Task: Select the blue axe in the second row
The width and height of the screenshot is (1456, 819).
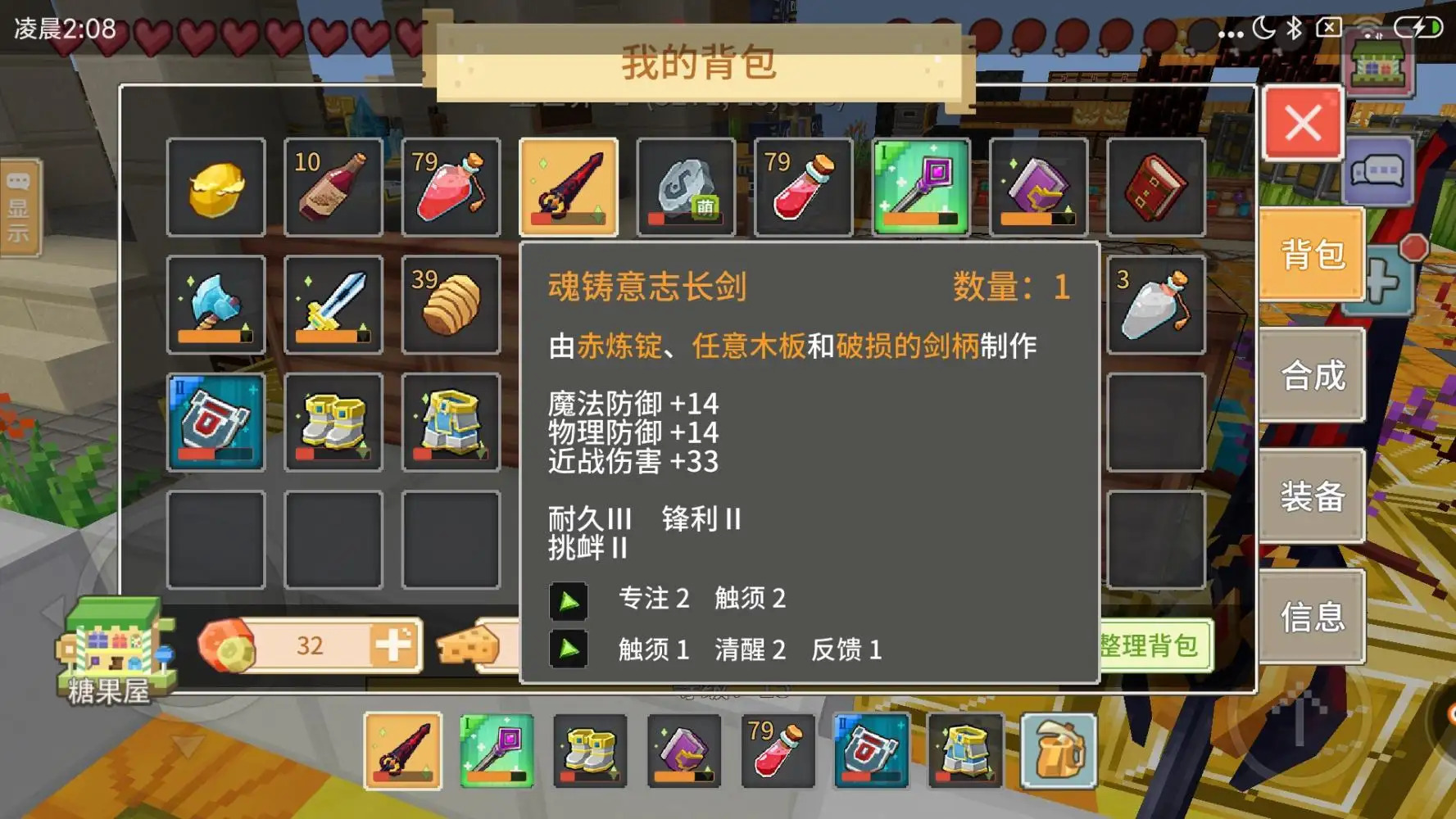Action: tap(215, 305)
